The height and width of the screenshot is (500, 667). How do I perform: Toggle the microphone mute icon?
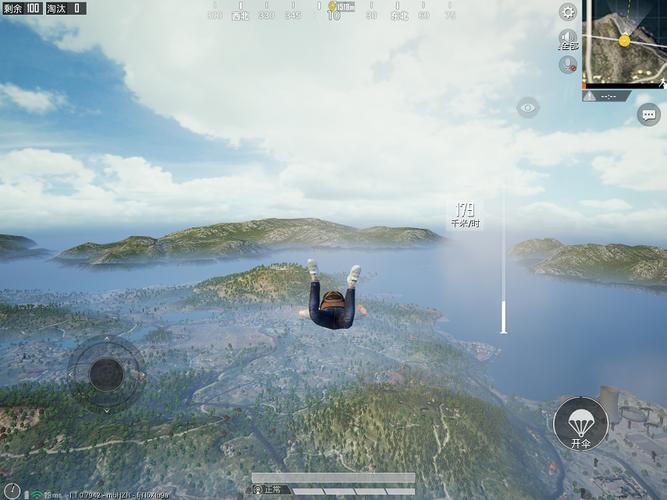tap(568, 64)
